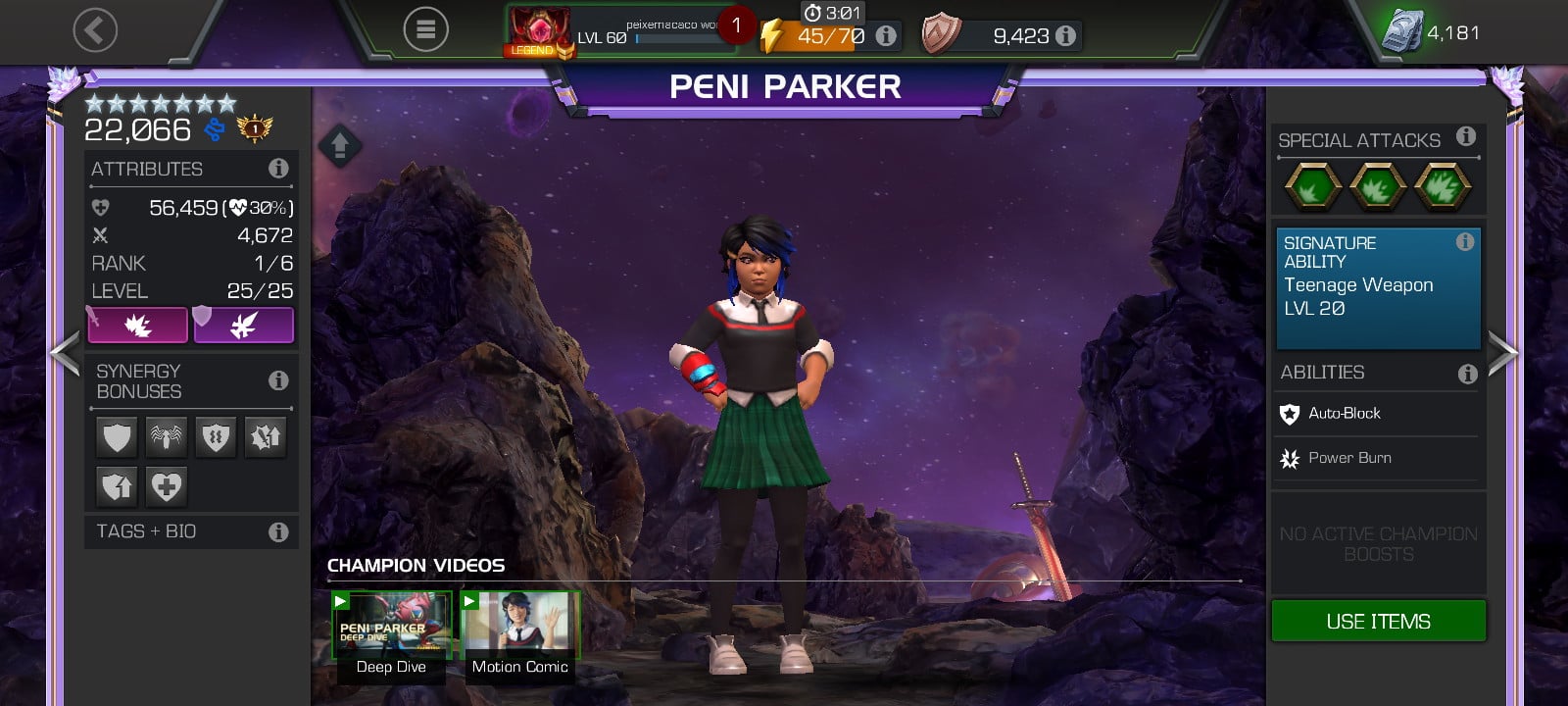Open the Signature Ability Teenage Weapon panel

(x=1378, y=288)
